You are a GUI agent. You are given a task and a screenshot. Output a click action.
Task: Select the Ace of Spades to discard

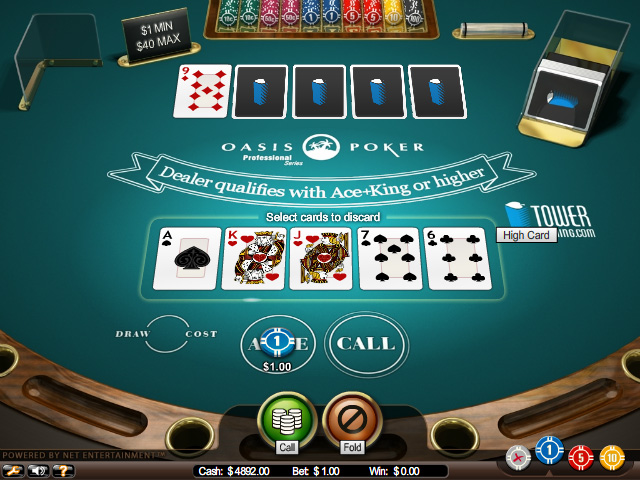click(186, 258)
